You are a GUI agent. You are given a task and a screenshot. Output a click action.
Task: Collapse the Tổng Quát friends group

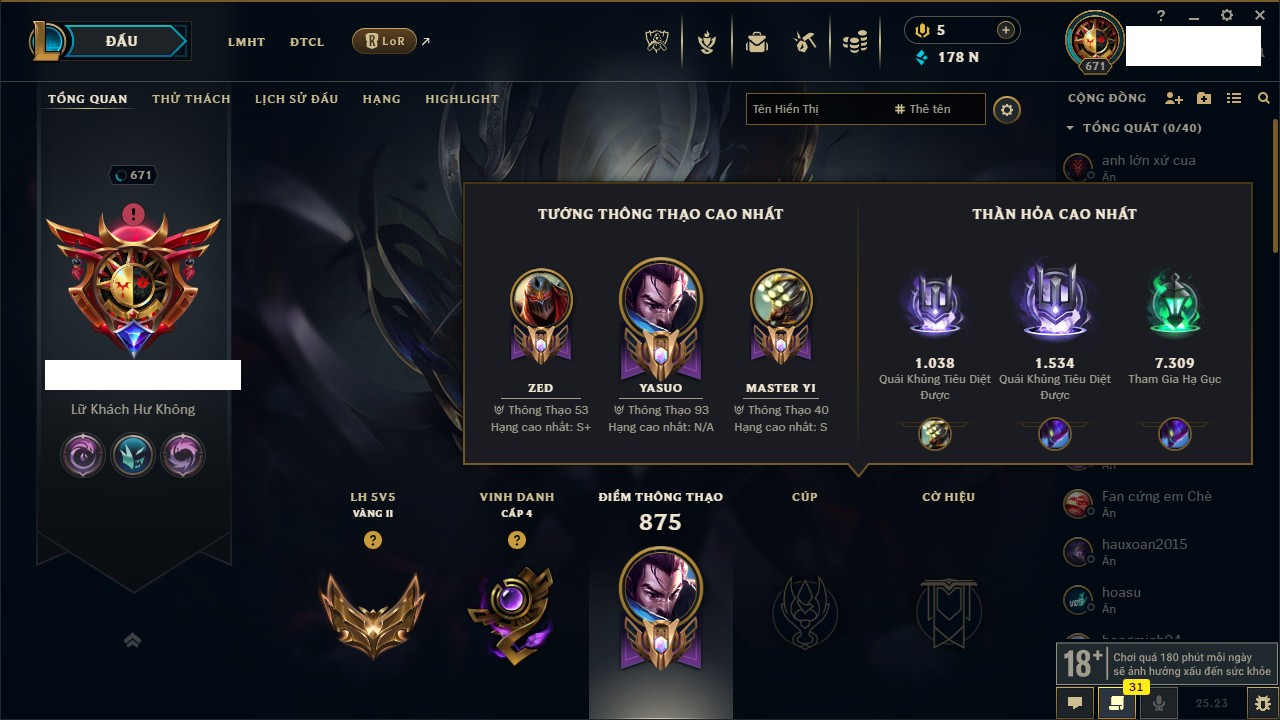[1070, 128]
